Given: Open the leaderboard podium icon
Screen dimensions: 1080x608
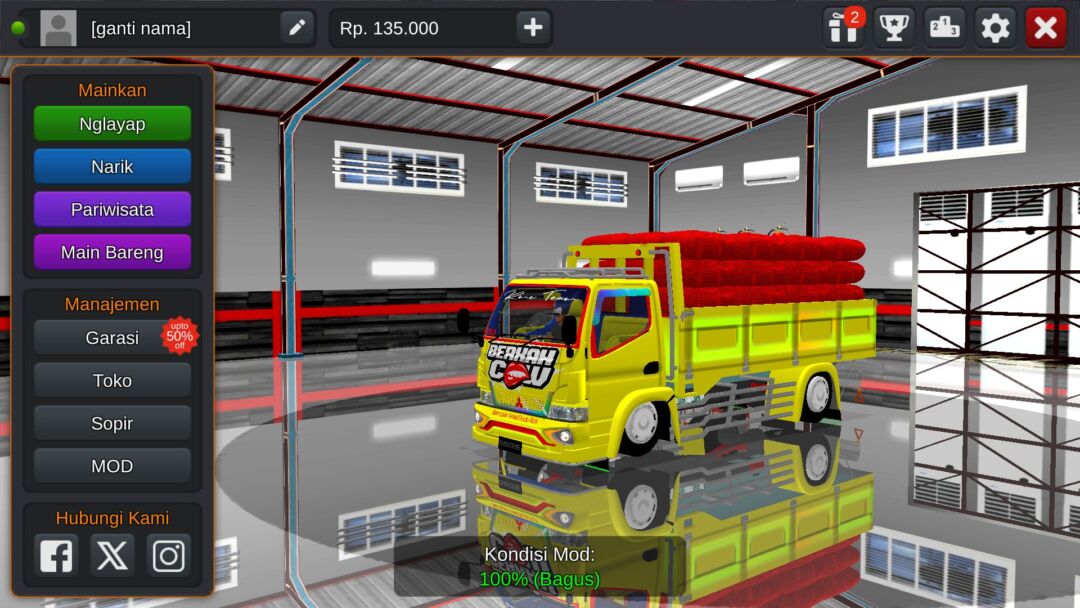Looking at the screenshot, I should click(x=945, y=28).
